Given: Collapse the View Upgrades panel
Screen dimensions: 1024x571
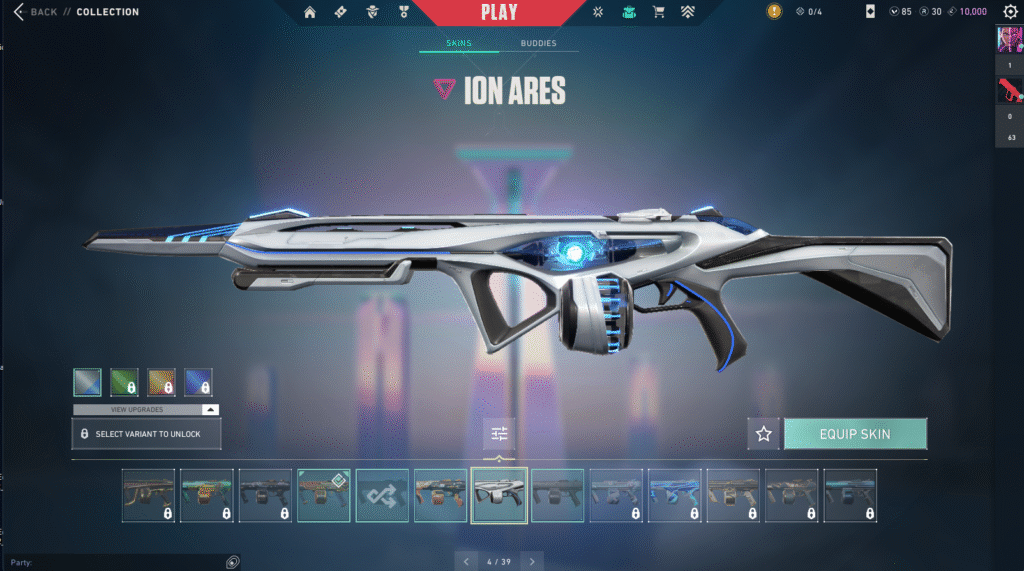Looking at the screenshot, I should tap(210, 410).
